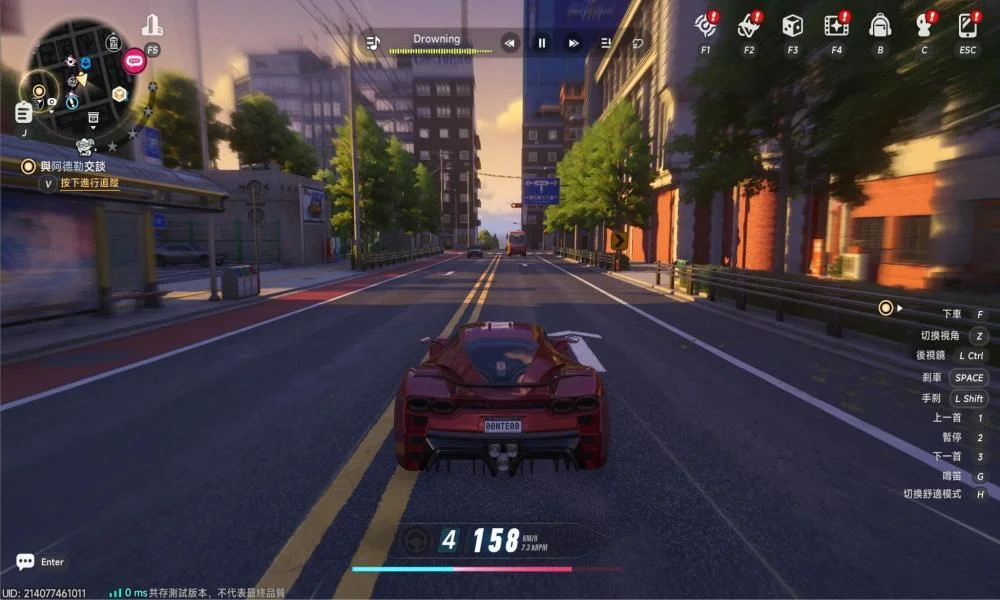This screenshot has width=1000, height=600.
Task: Open the backpack inventory
Action: point(880,26)
